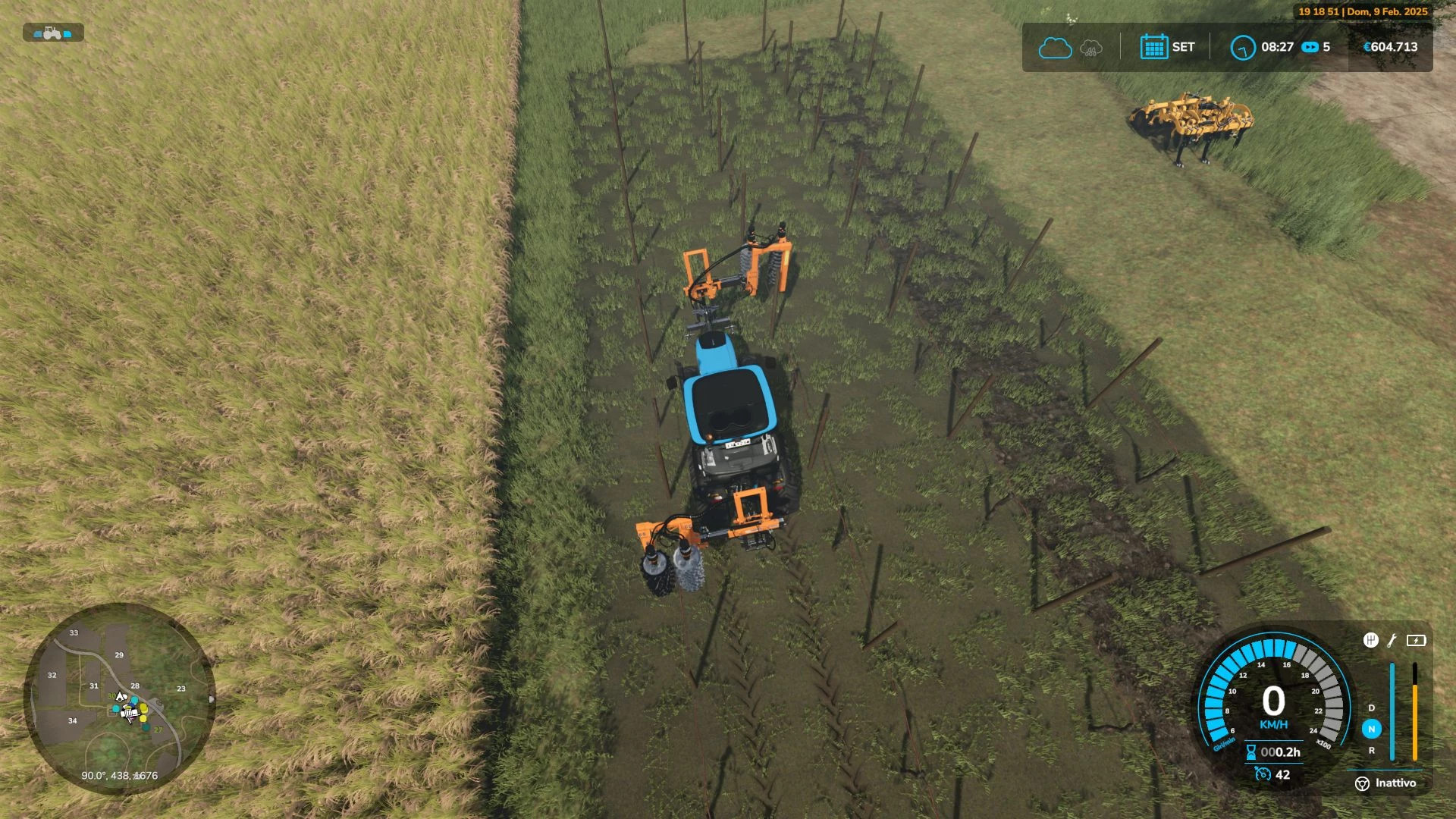Click the battery charge icon
The image size is (1456, 819).
1416,641
